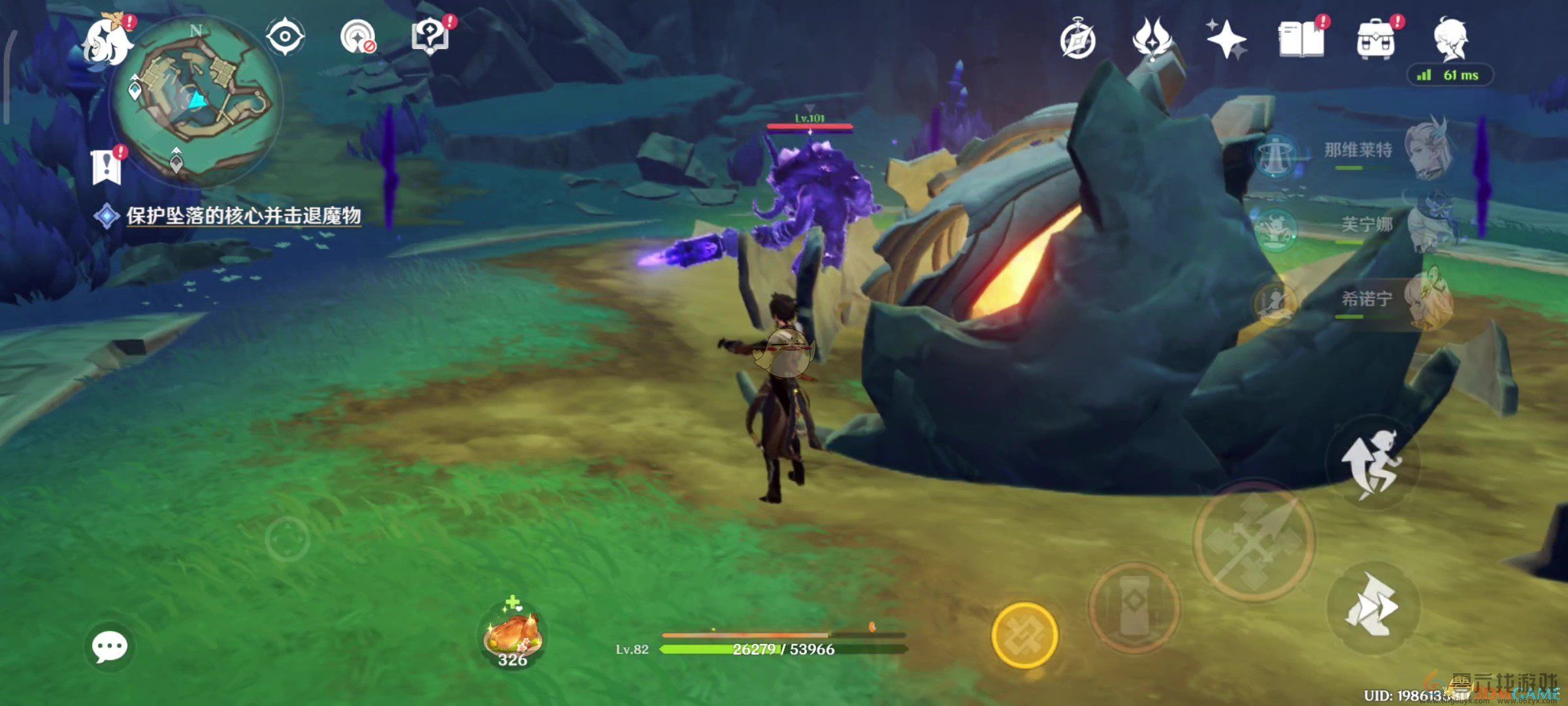The height and width of the screenshot is (706, 1568).
Task: Open the compass adventure icon
Action: point(1077,41)
